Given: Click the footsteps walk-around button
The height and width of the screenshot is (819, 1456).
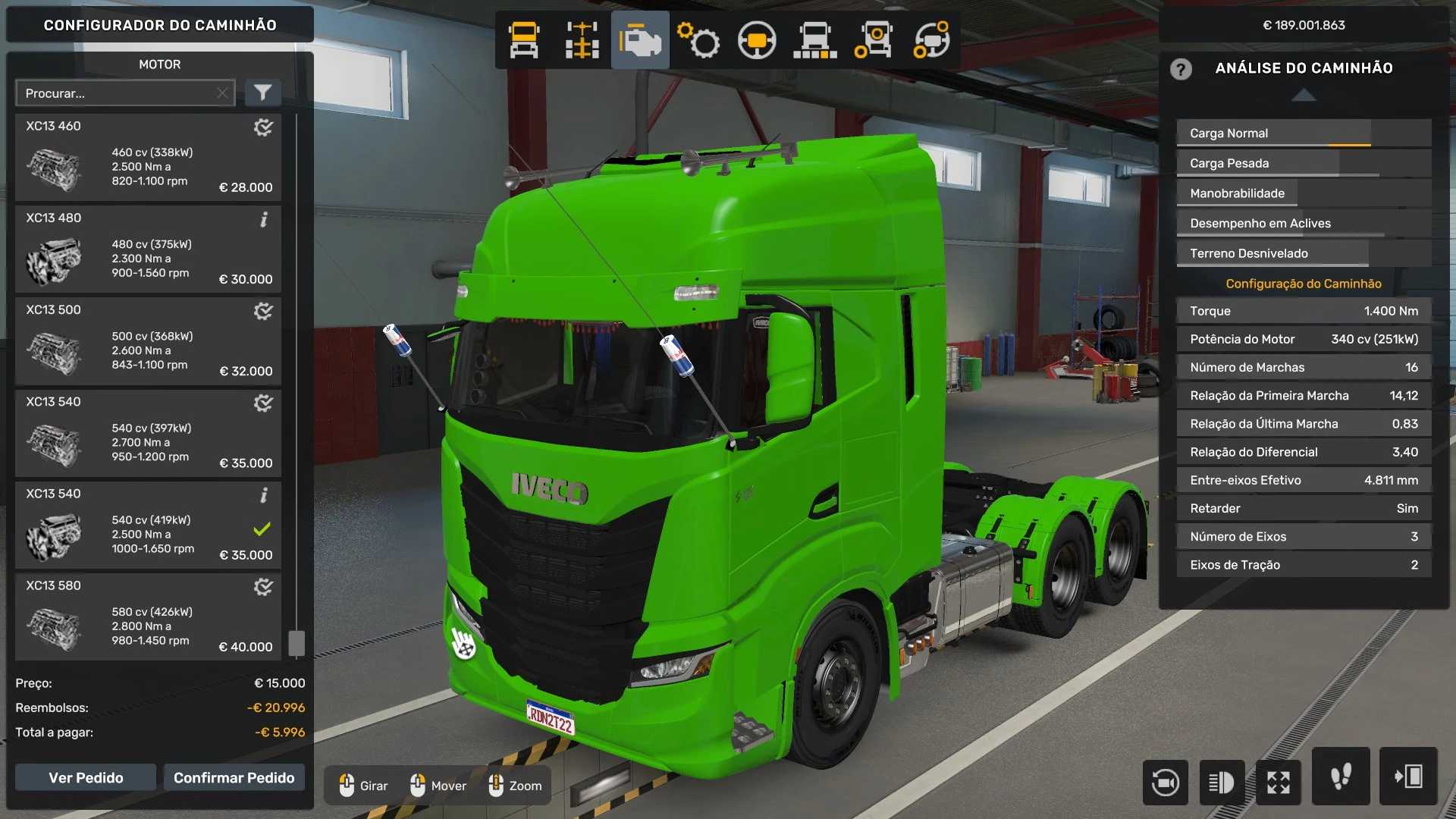Looking at the screenshot, I should (1341, 777).
